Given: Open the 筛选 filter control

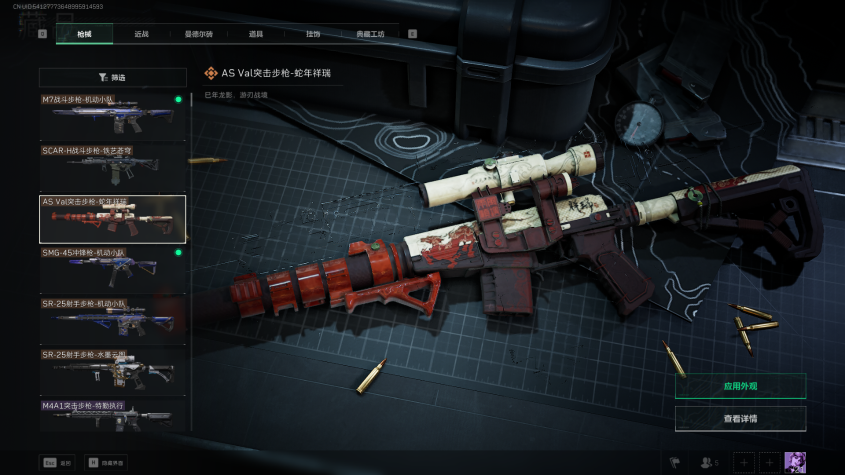Looking at the screenshot, I should click(113, 77).
